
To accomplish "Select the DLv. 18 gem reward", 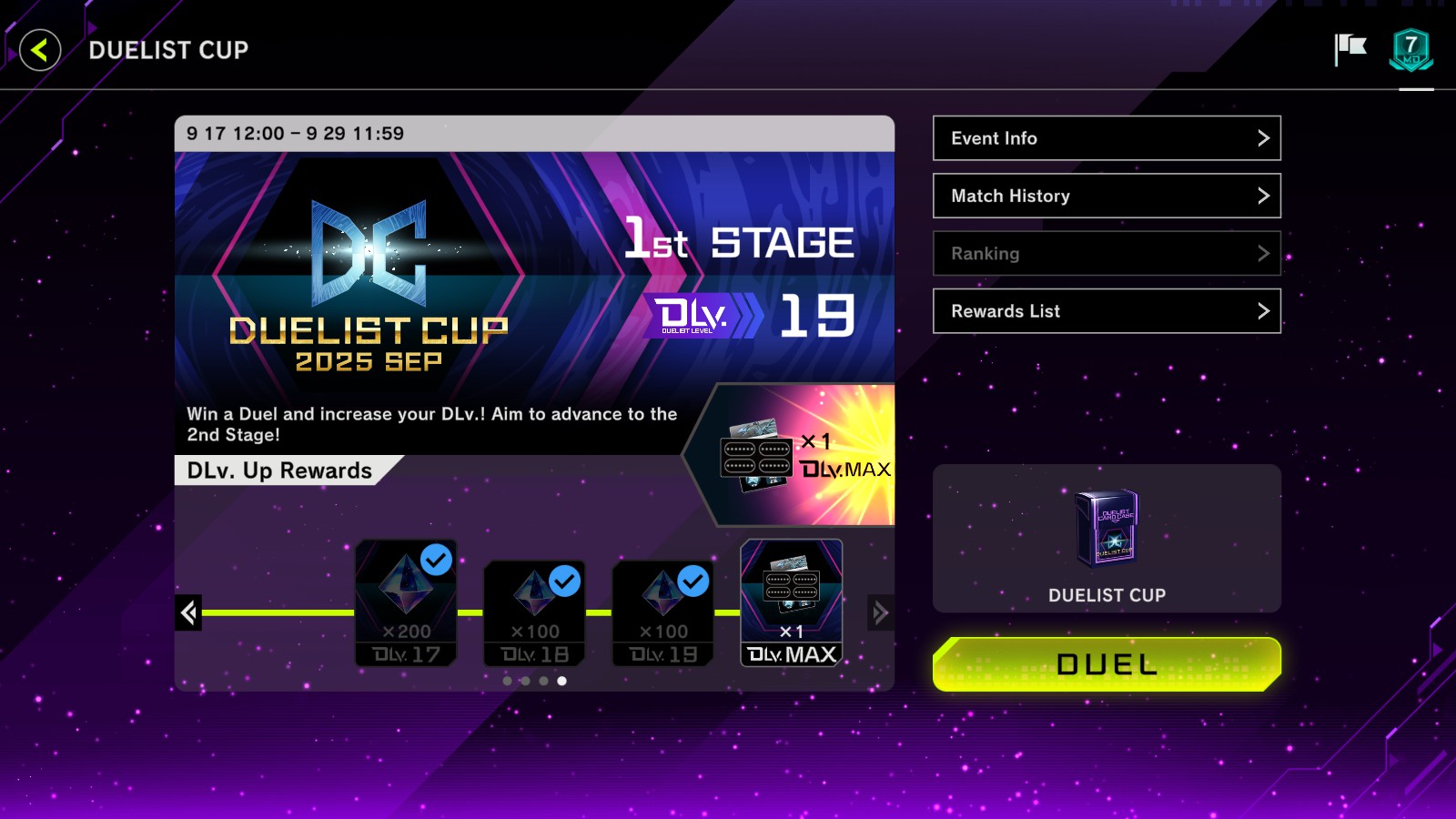I will (534, 612).
